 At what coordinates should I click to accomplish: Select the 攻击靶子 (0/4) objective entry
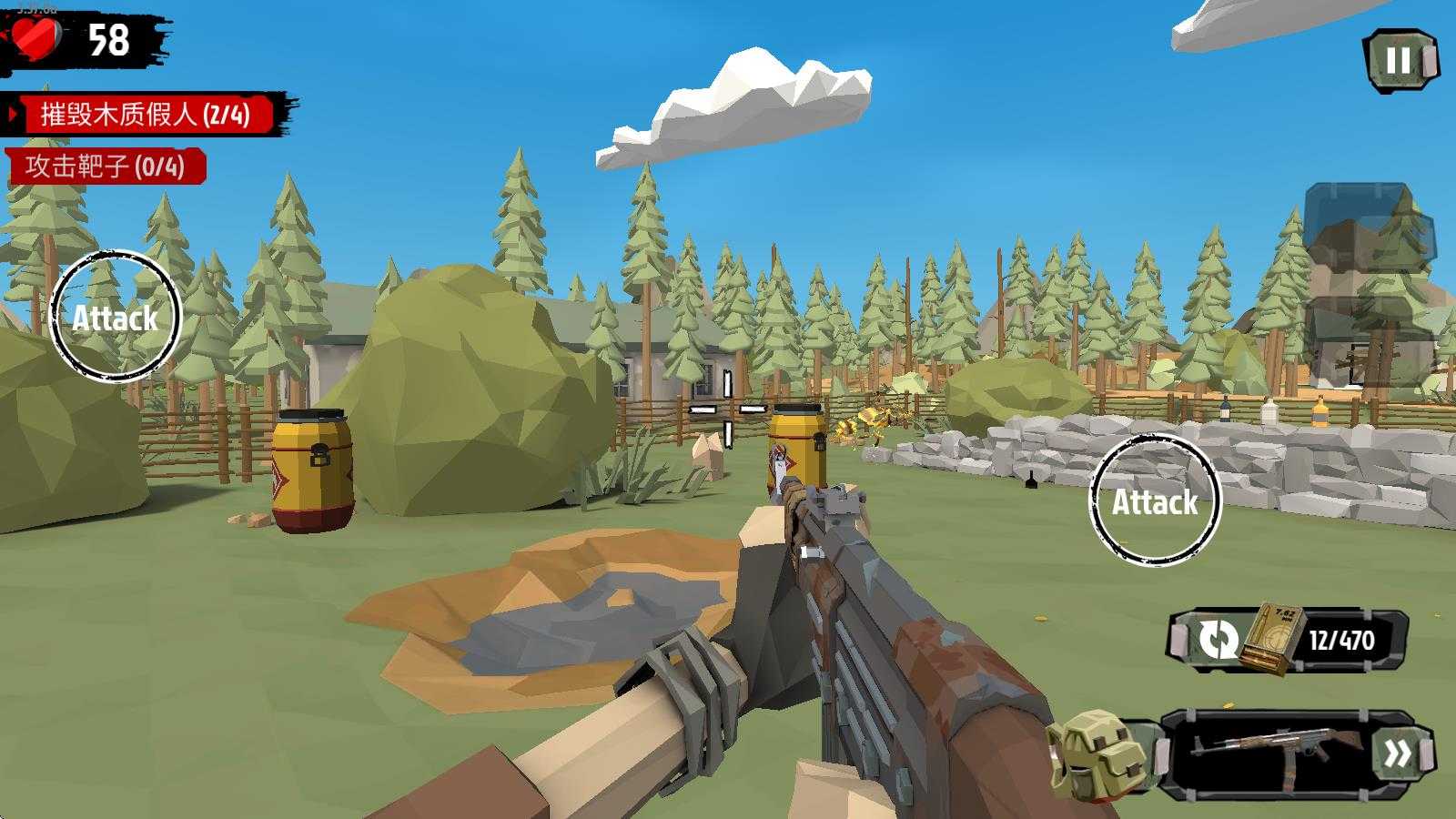coord(106,167)
